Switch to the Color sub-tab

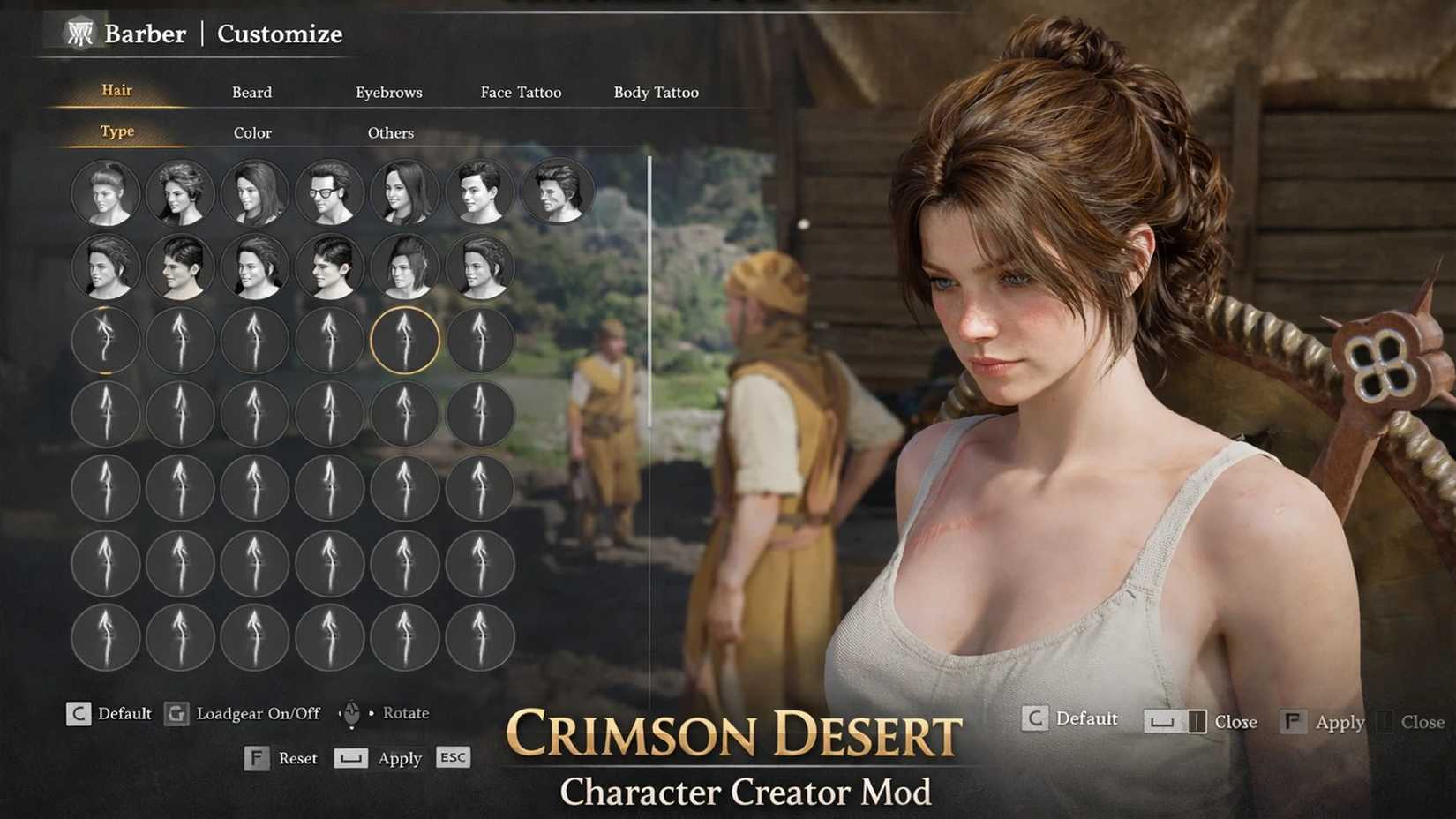tap(253, 132)
